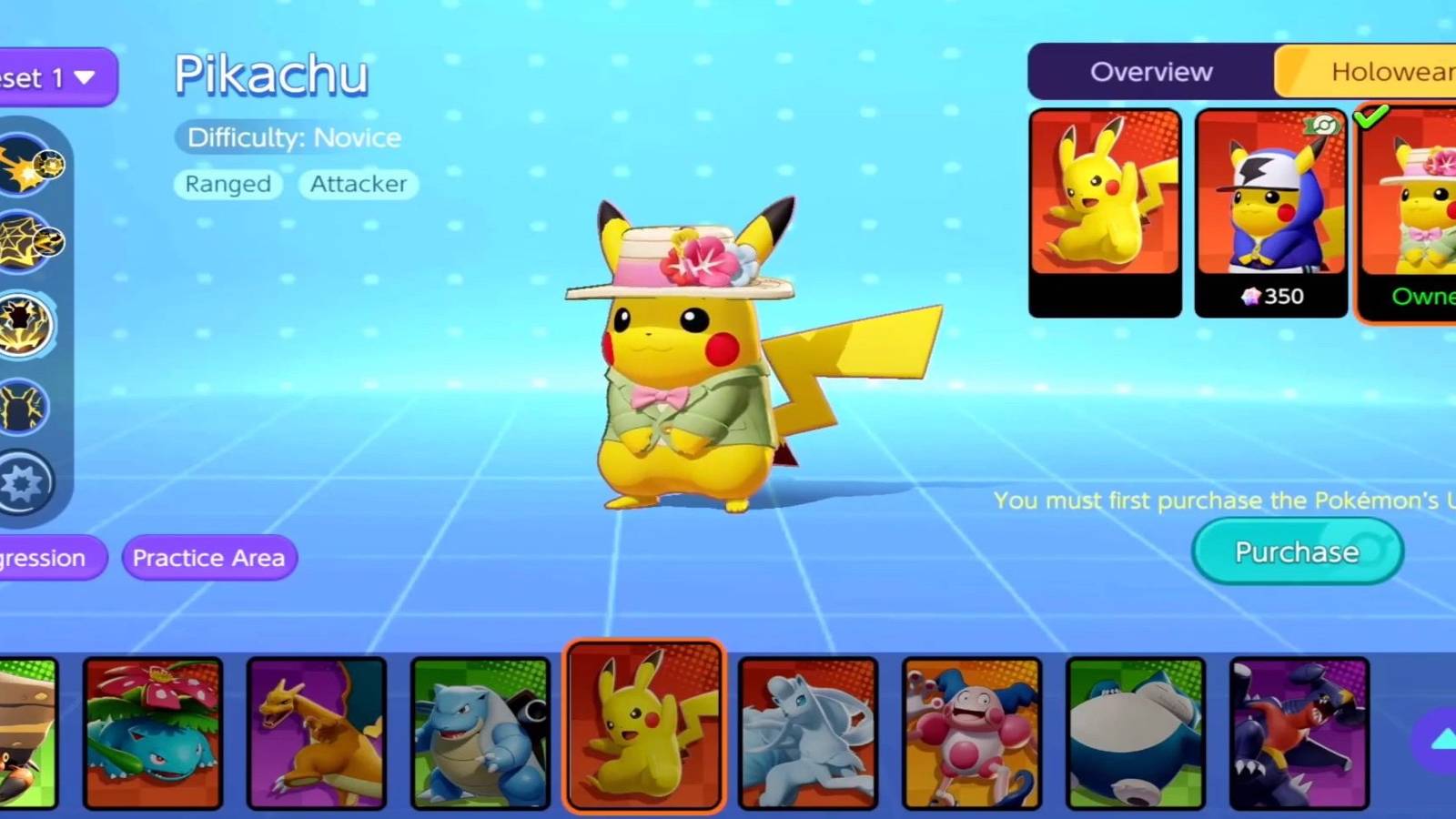Image resolution: width=1456 pixels, height=819 pixels.
Task: Enter the Practice Area
Action: pos(209,558)
